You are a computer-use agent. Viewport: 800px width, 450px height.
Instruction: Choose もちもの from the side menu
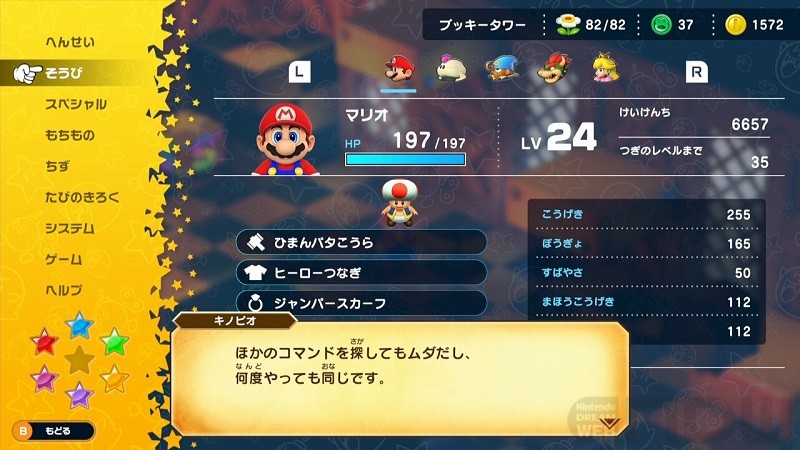69,135
